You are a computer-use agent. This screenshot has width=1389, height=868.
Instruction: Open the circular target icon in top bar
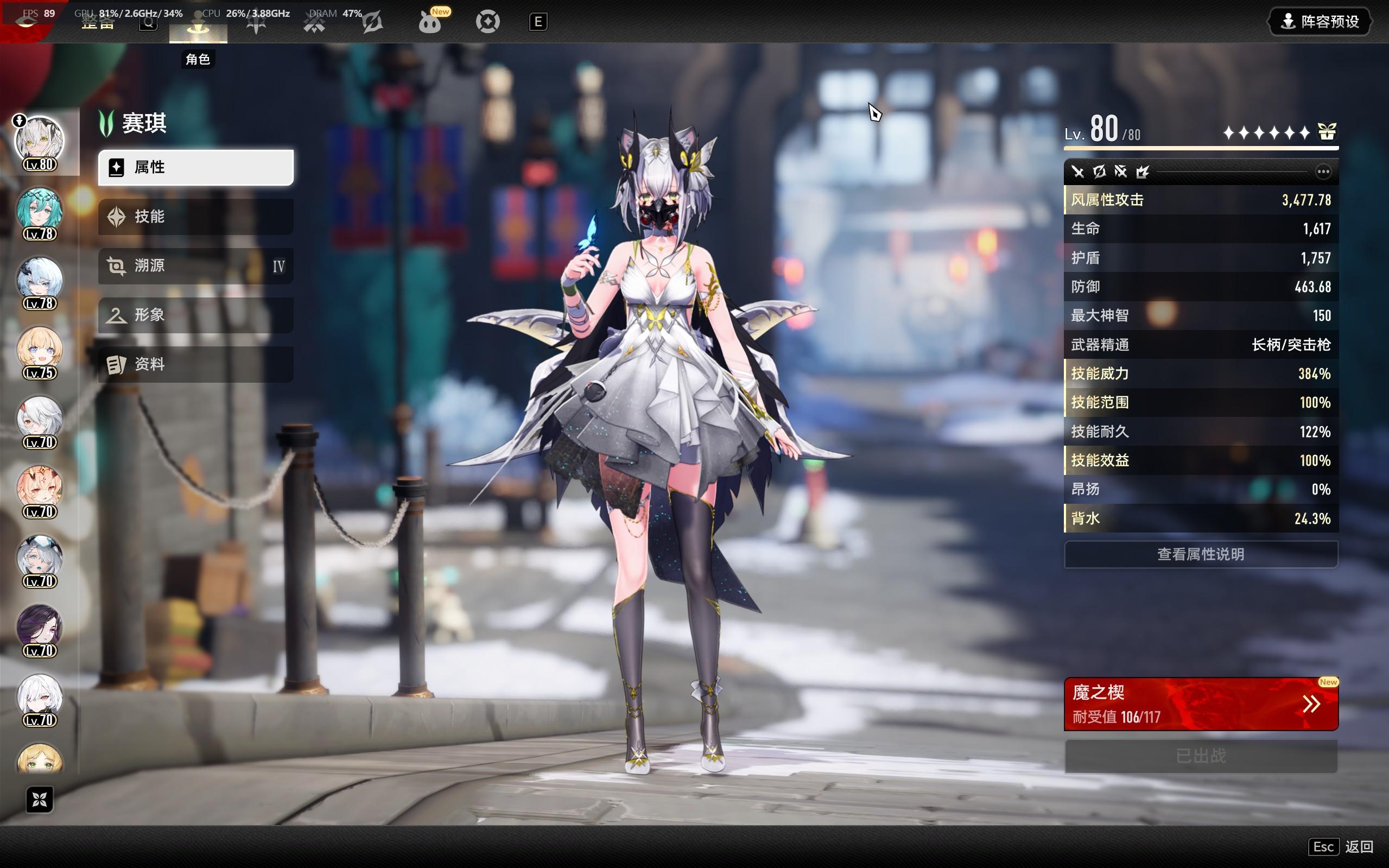pos(488,22)
